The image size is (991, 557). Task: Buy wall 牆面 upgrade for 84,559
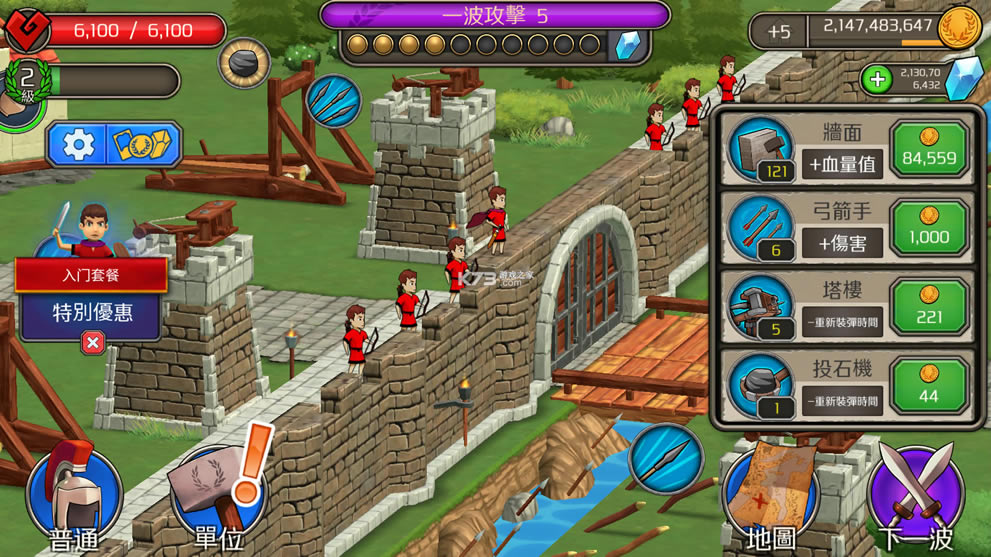click(x=929, y=150)
